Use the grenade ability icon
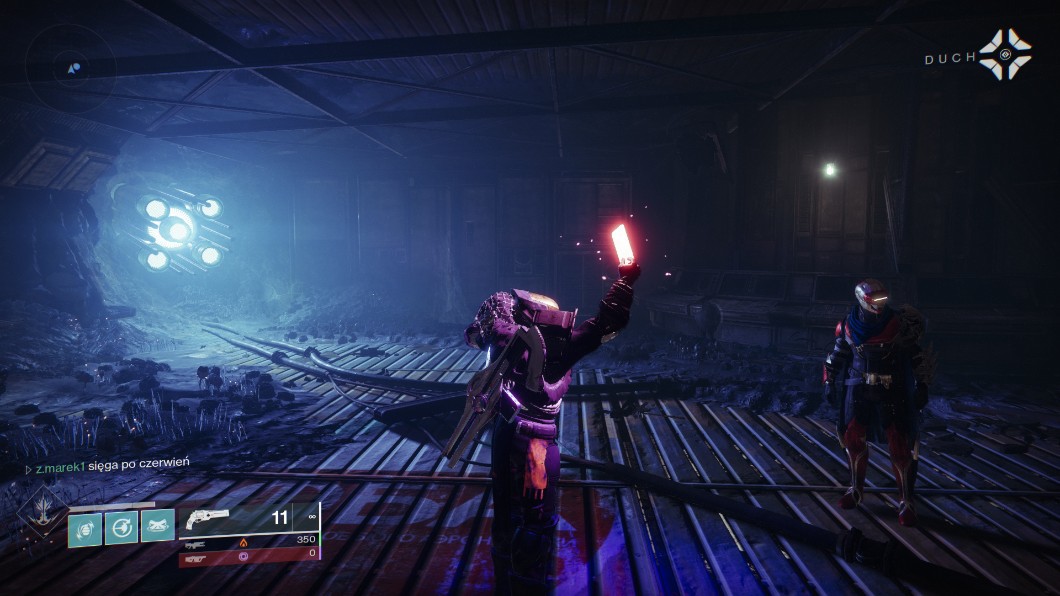The height and width of the screenshot is (596, 1060). pyautogui.click(x=85, y=527)
